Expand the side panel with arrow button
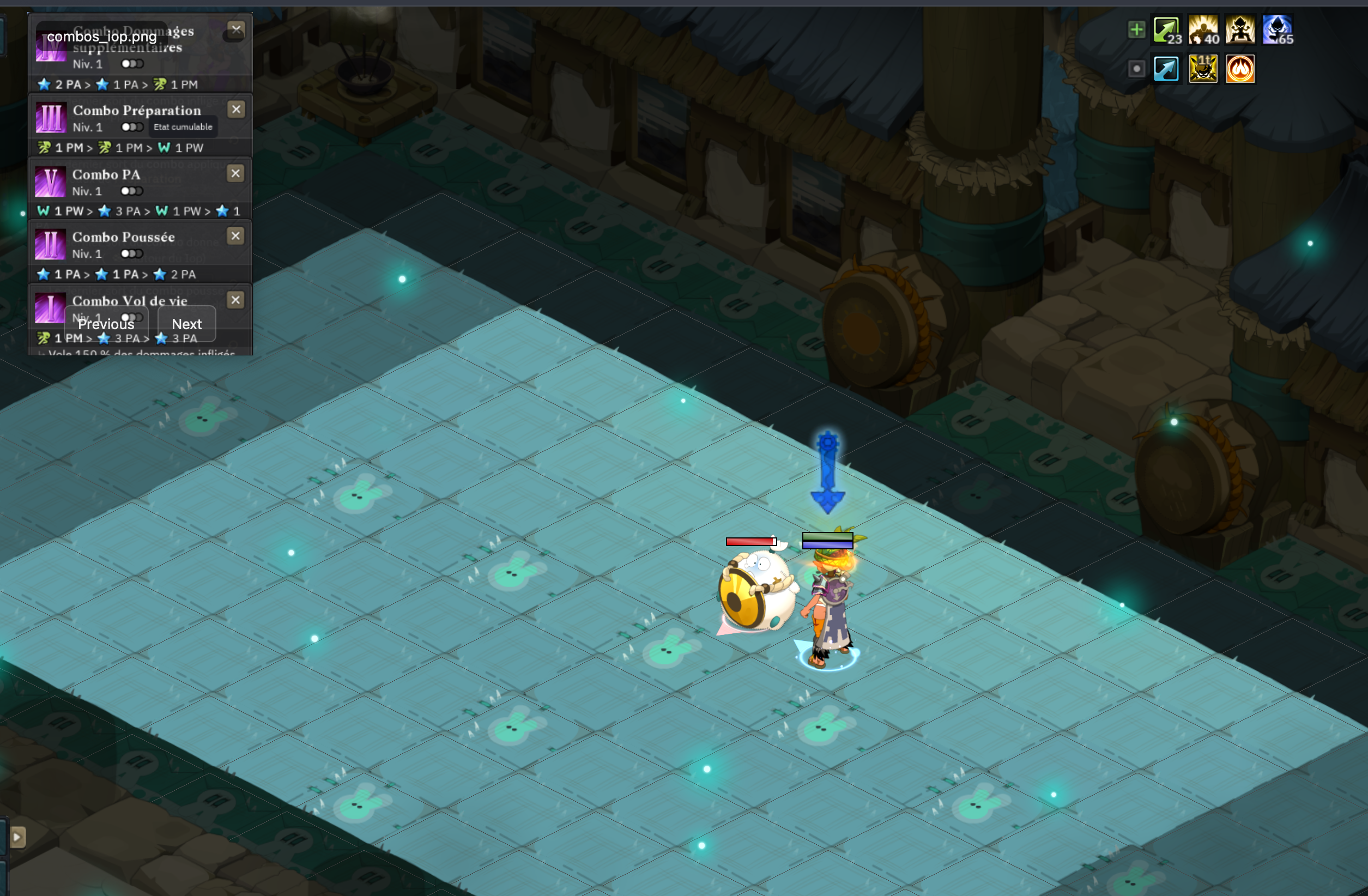The height and width of the screenshot is (896, 1368). (x=17, y=837)
